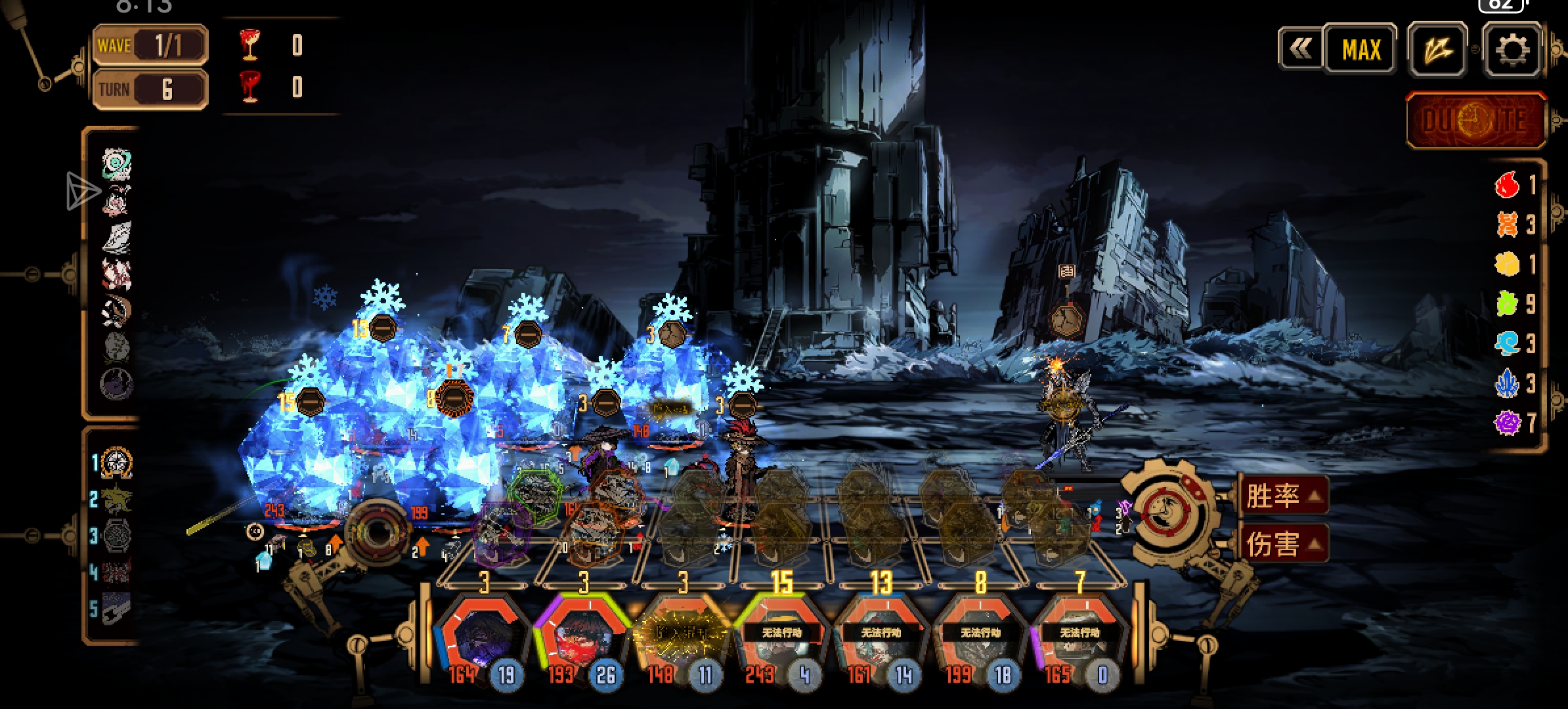Image resolution: width=1568 pixels, height=709 pixels.
Task: Inspect the green Gluttony resource icon
Action: (1508, 303)
